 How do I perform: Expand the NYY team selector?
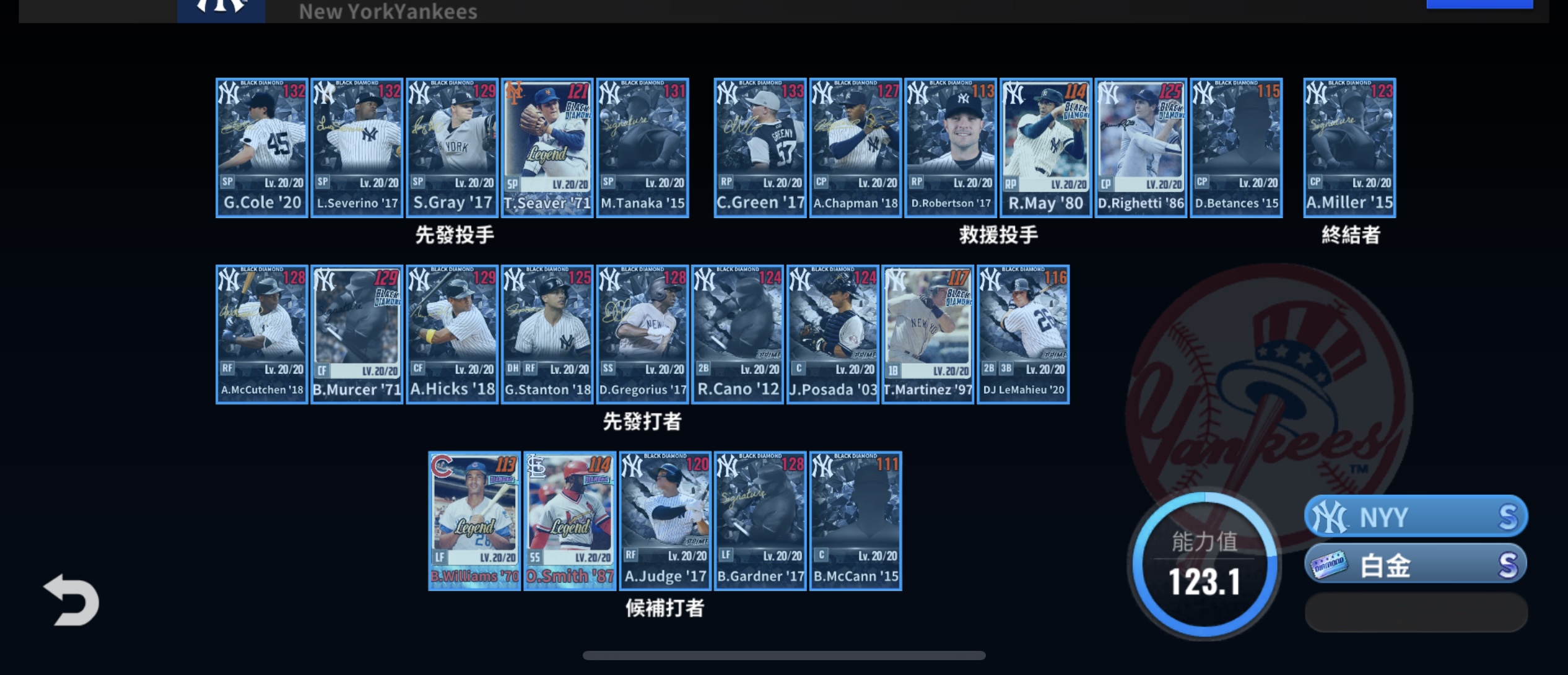pyautogui.click(x=1415, y=516)
